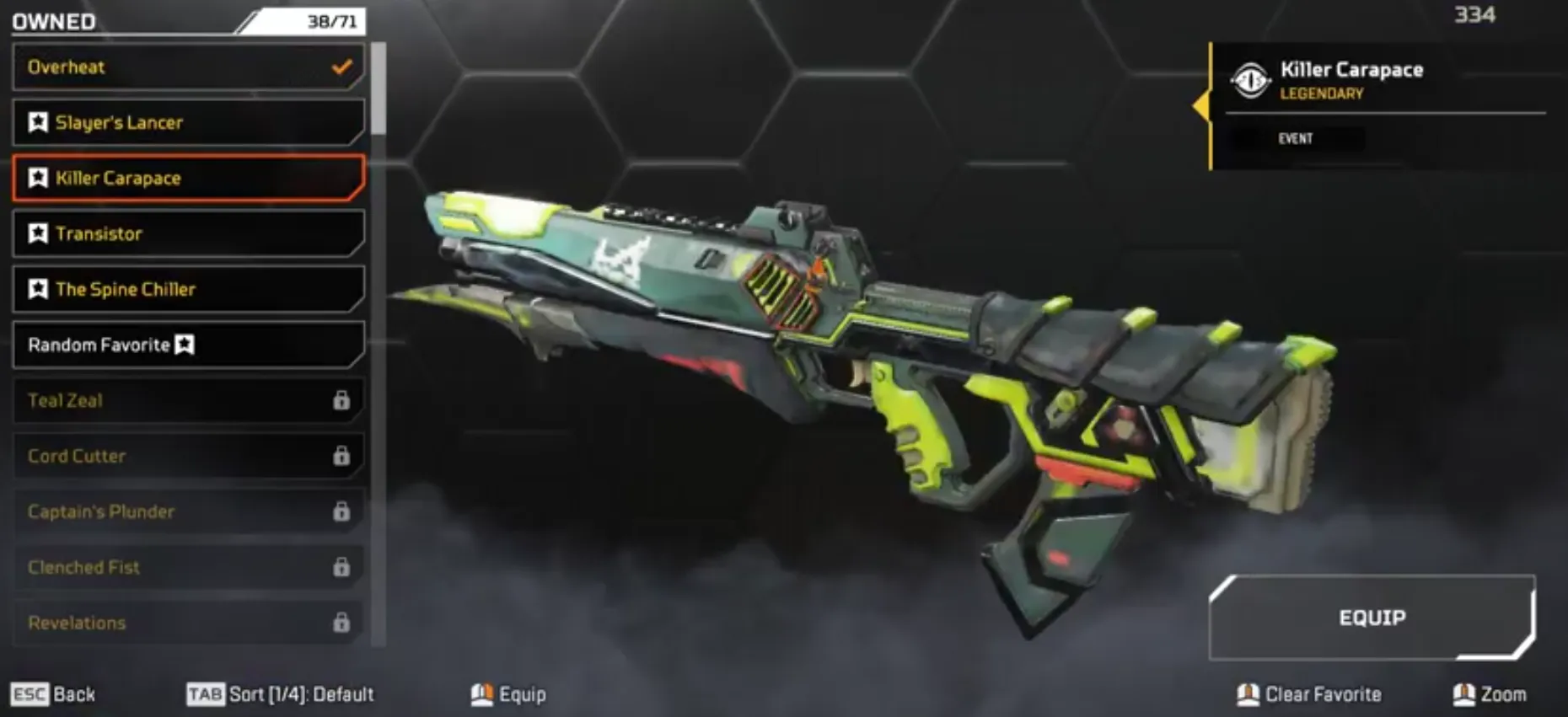Select The Spine Chiller skin
The image size is (1568, 717).
coord(127,289)
